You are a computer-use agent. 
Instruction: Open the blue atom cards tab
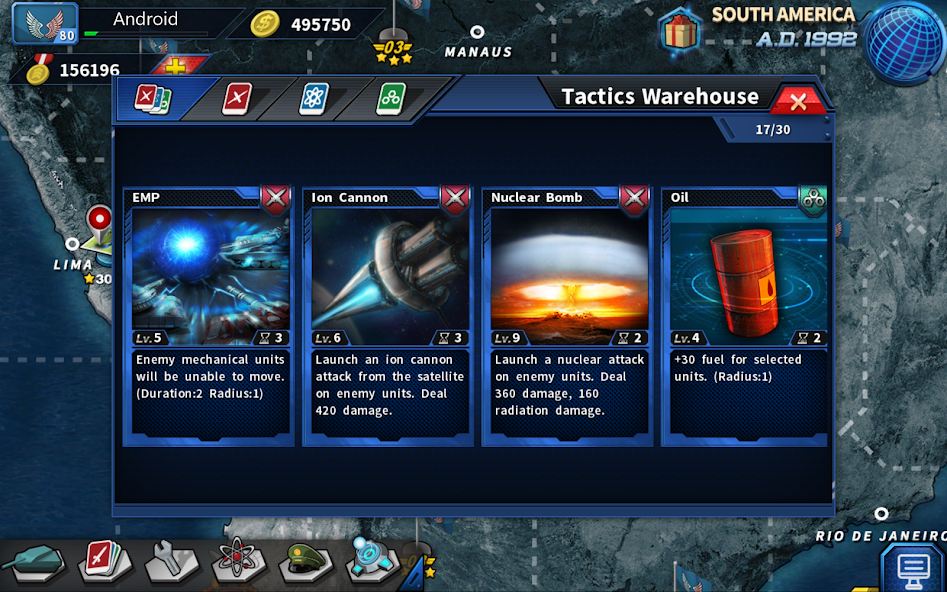pyautogui.click(x=314, y=99)
